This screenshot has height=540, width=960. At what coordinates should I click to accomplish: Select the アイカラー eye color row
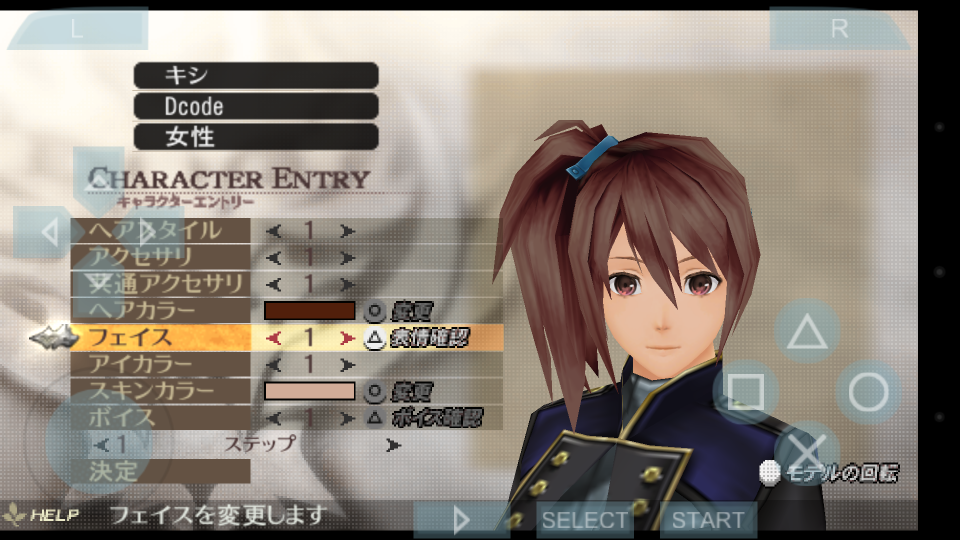pos(160,364)
